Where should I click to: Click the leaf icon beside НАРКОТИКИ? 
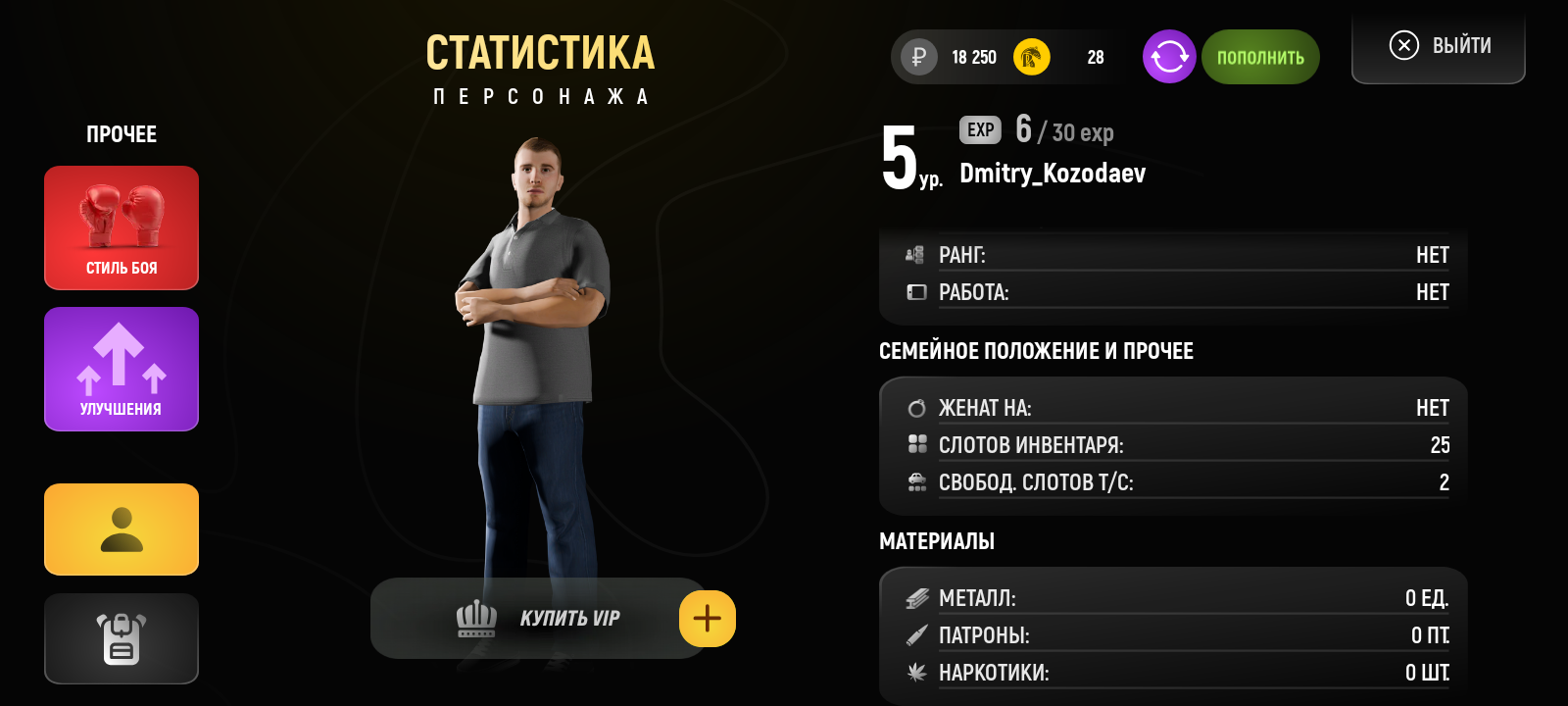pyautogui.click(x=916, y=674)
